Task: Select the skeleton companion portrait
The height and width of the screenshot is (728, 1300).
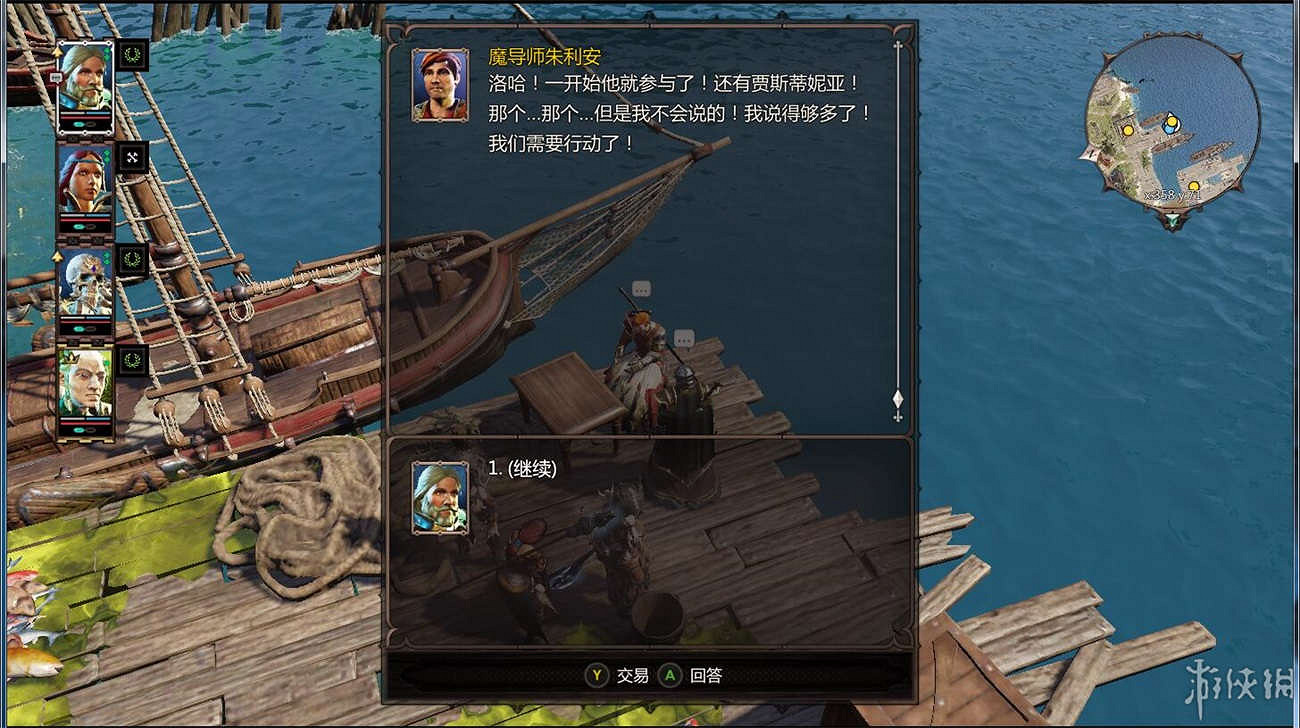Action: coord(86,284)
